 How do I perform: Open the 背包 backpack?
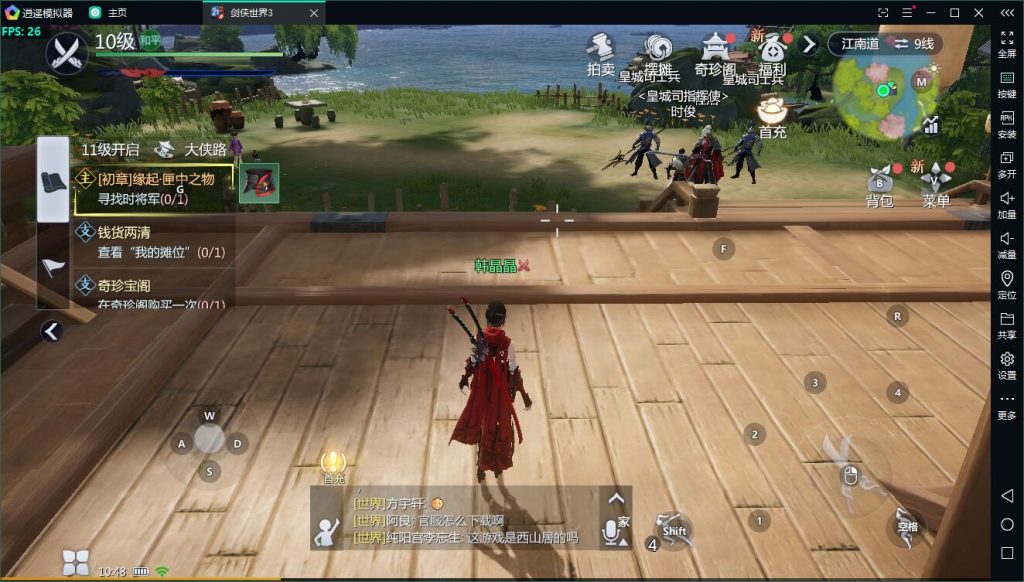[879, 184]
